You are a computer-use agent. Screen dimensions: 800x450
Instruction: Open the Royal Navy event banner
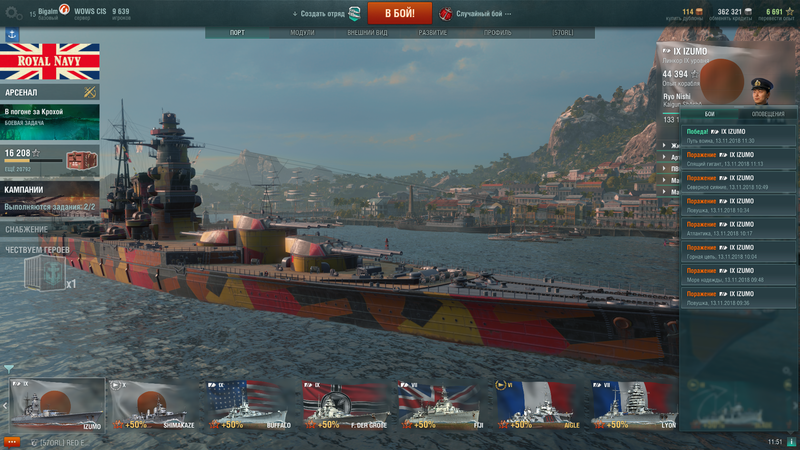point(50,62)
